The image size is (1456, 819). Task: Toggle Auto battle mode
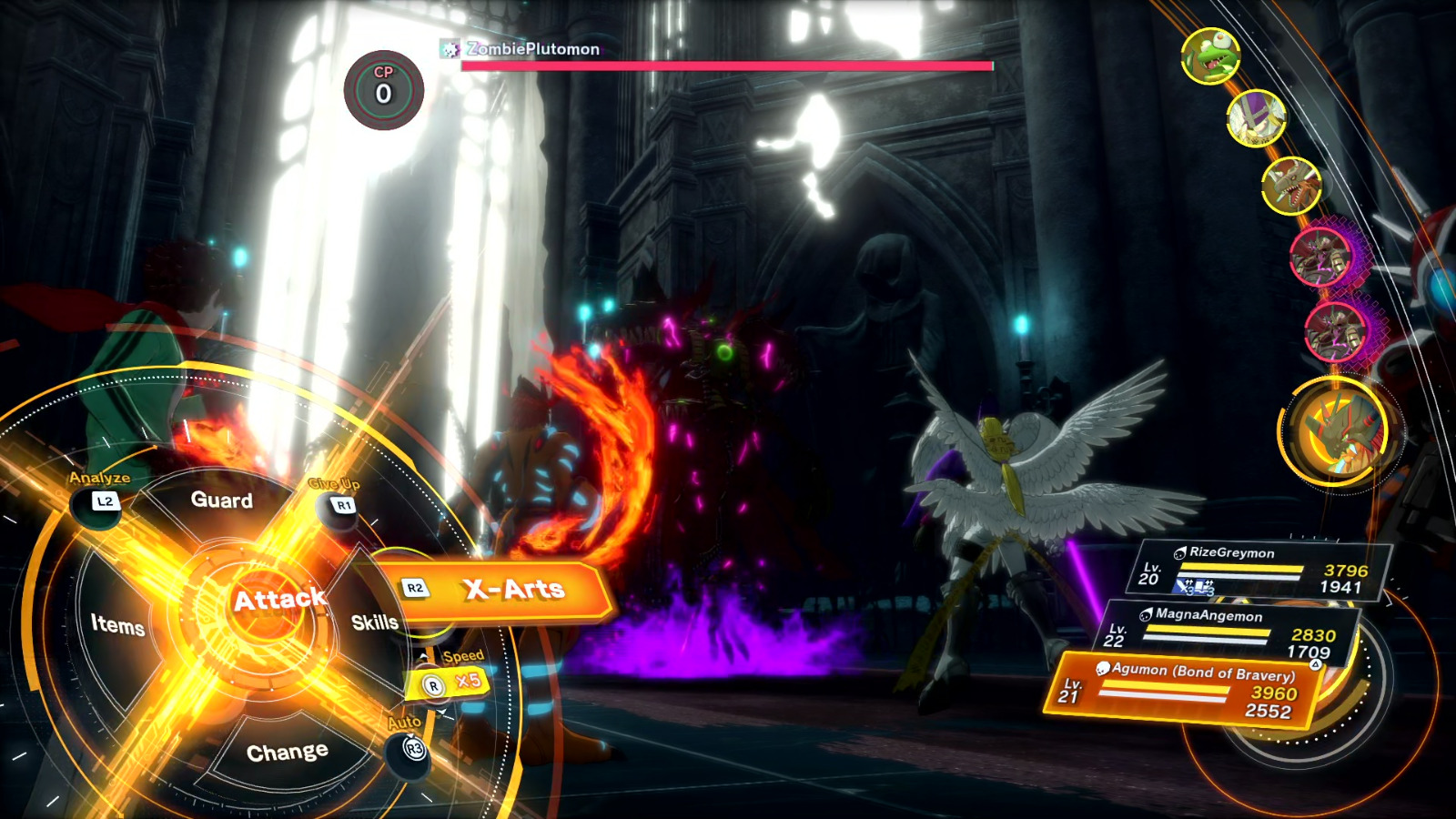click(x=413, y=749)
